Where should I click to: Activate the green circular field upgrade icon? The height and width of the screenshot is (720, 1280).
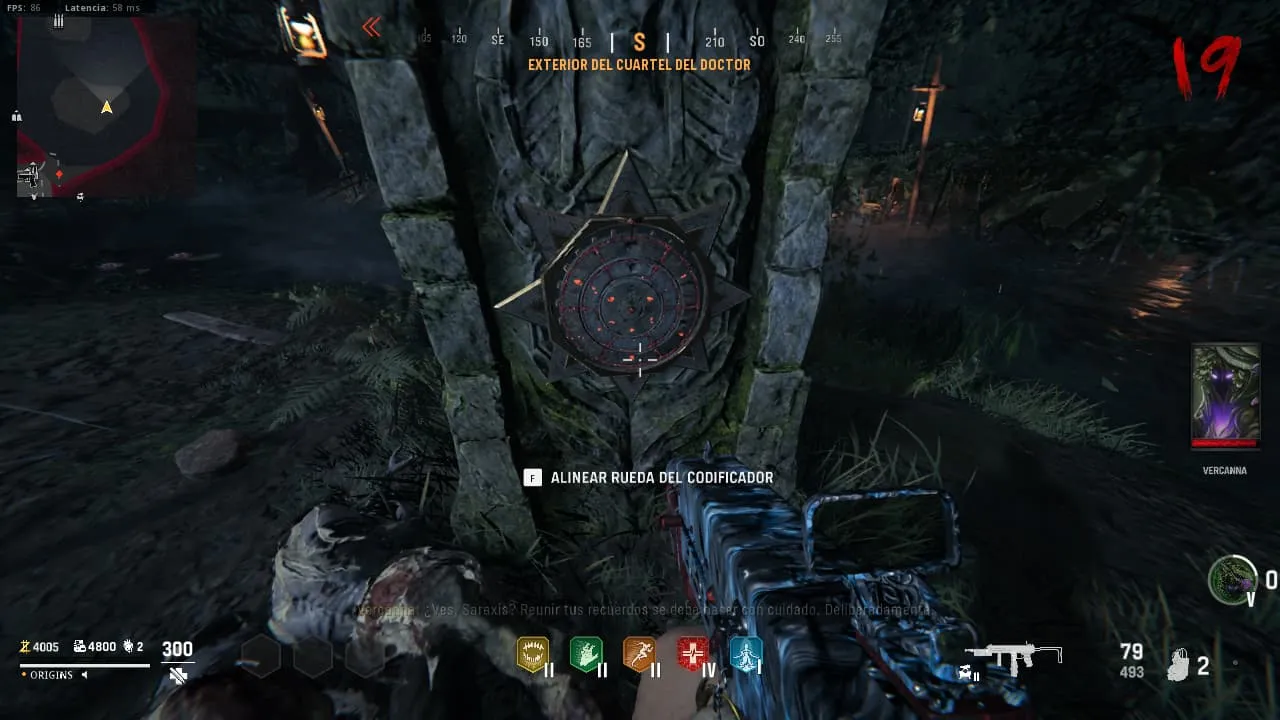[x=1231, y=579]
